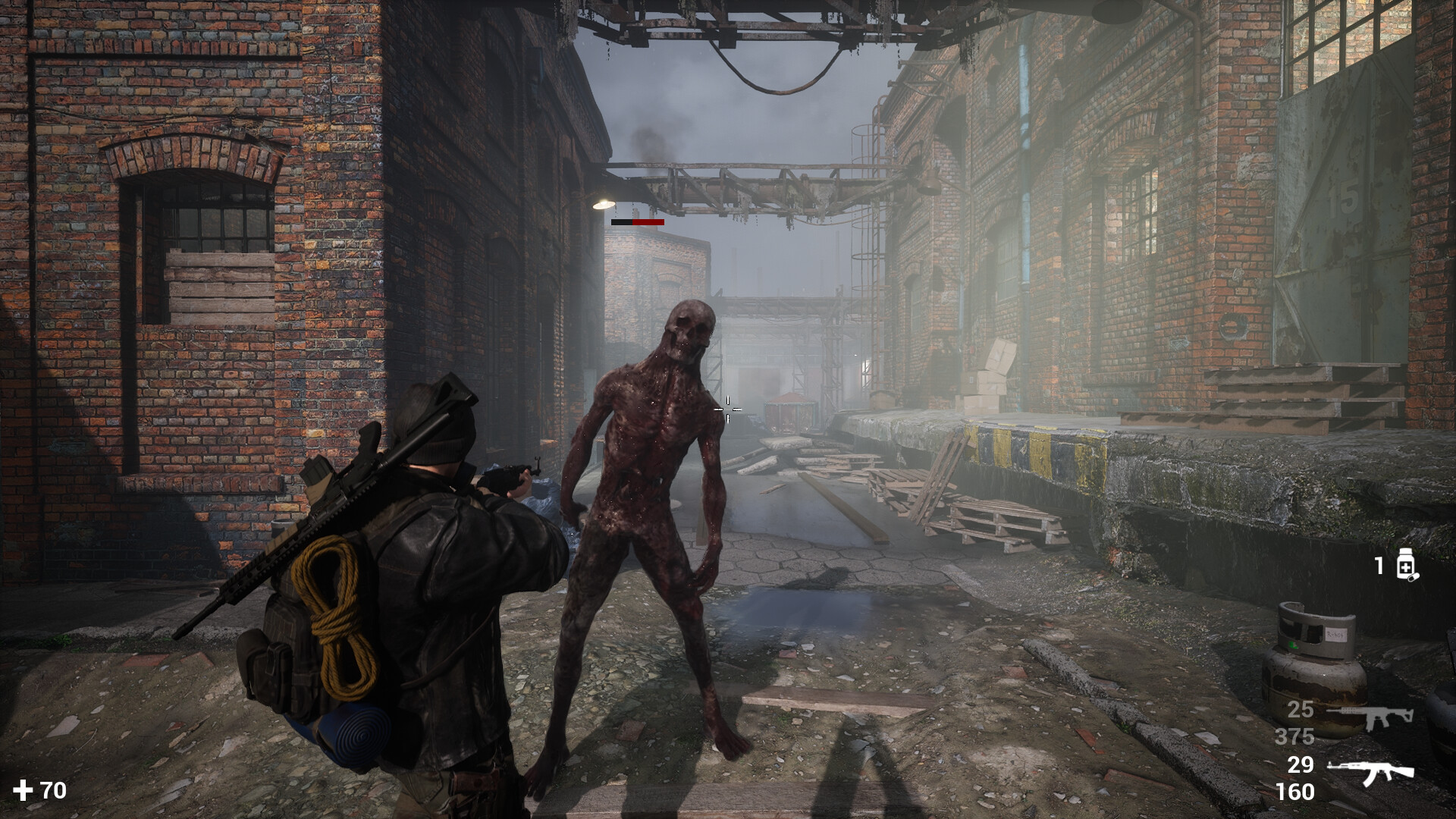Click the health value showing 70
Image resolution: width=1456 pixels, height=819 pixels.
coord(54,791)
